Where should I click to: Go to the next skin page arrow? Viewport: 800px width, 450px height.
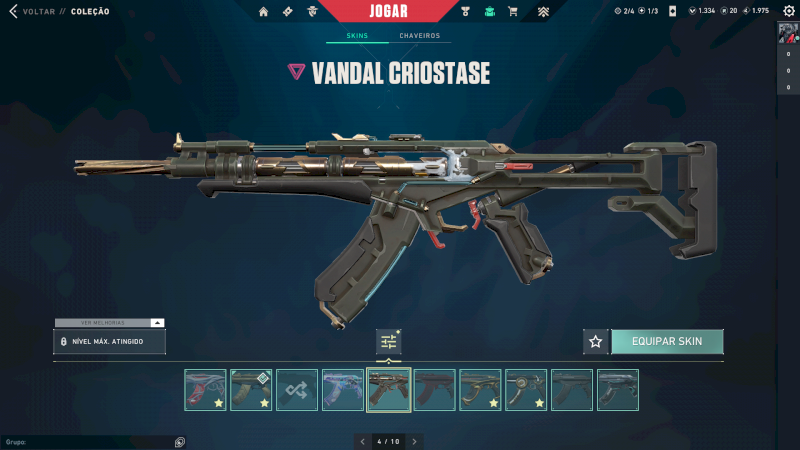tap(414, 441)
